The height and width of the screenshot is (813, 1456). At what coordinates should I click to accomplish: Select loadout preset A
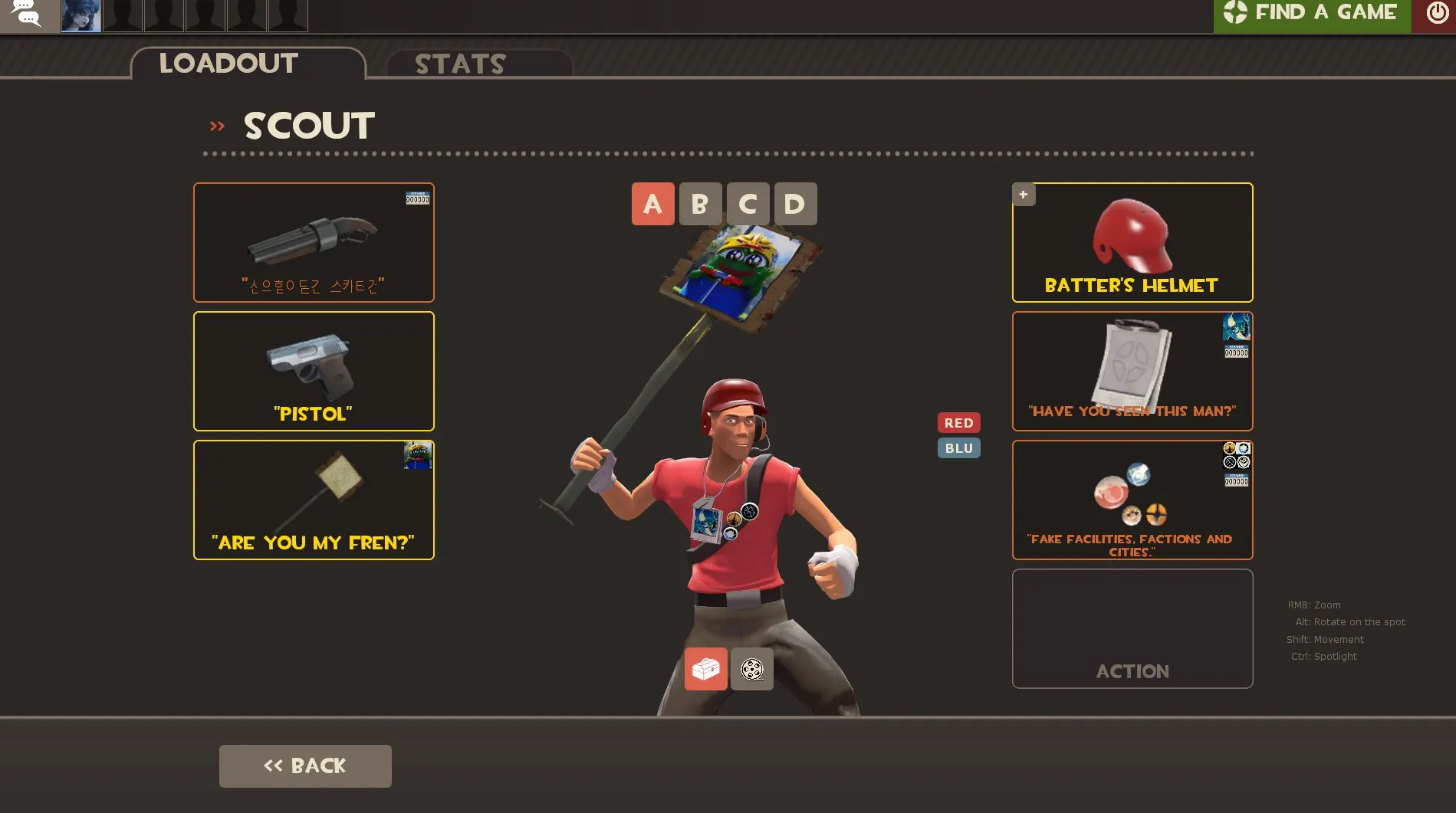click(652, 204)
